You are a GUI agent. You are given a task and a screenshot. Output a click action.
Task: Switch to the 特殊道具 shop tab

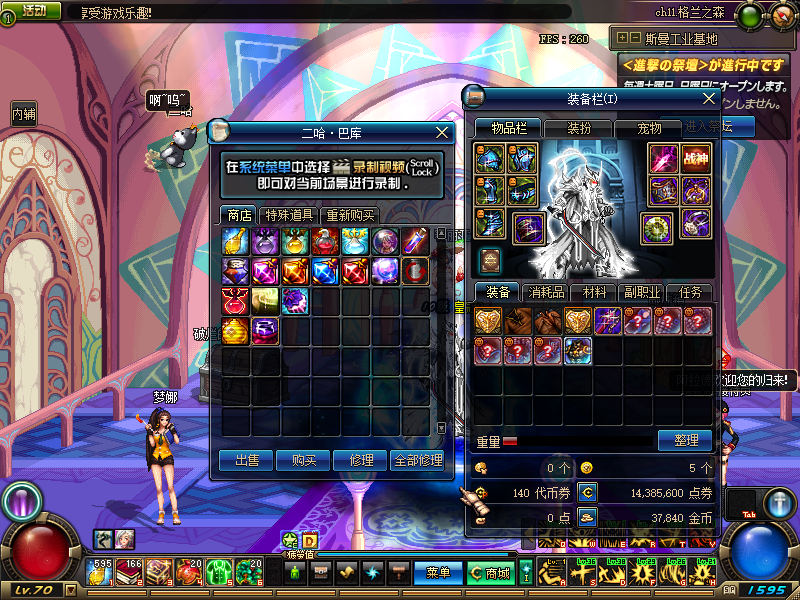[x=288, y=215]
